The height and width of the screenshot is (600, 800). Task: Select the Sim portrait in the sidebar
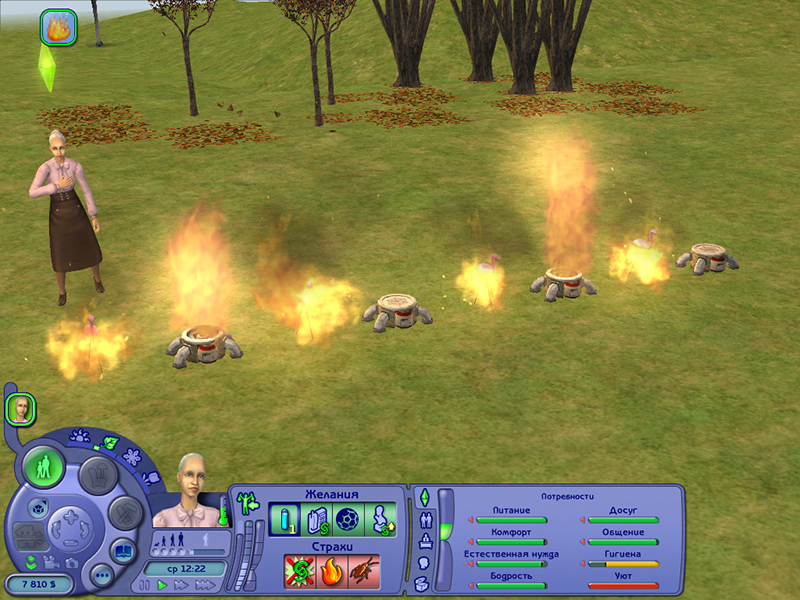pos(20,407)
